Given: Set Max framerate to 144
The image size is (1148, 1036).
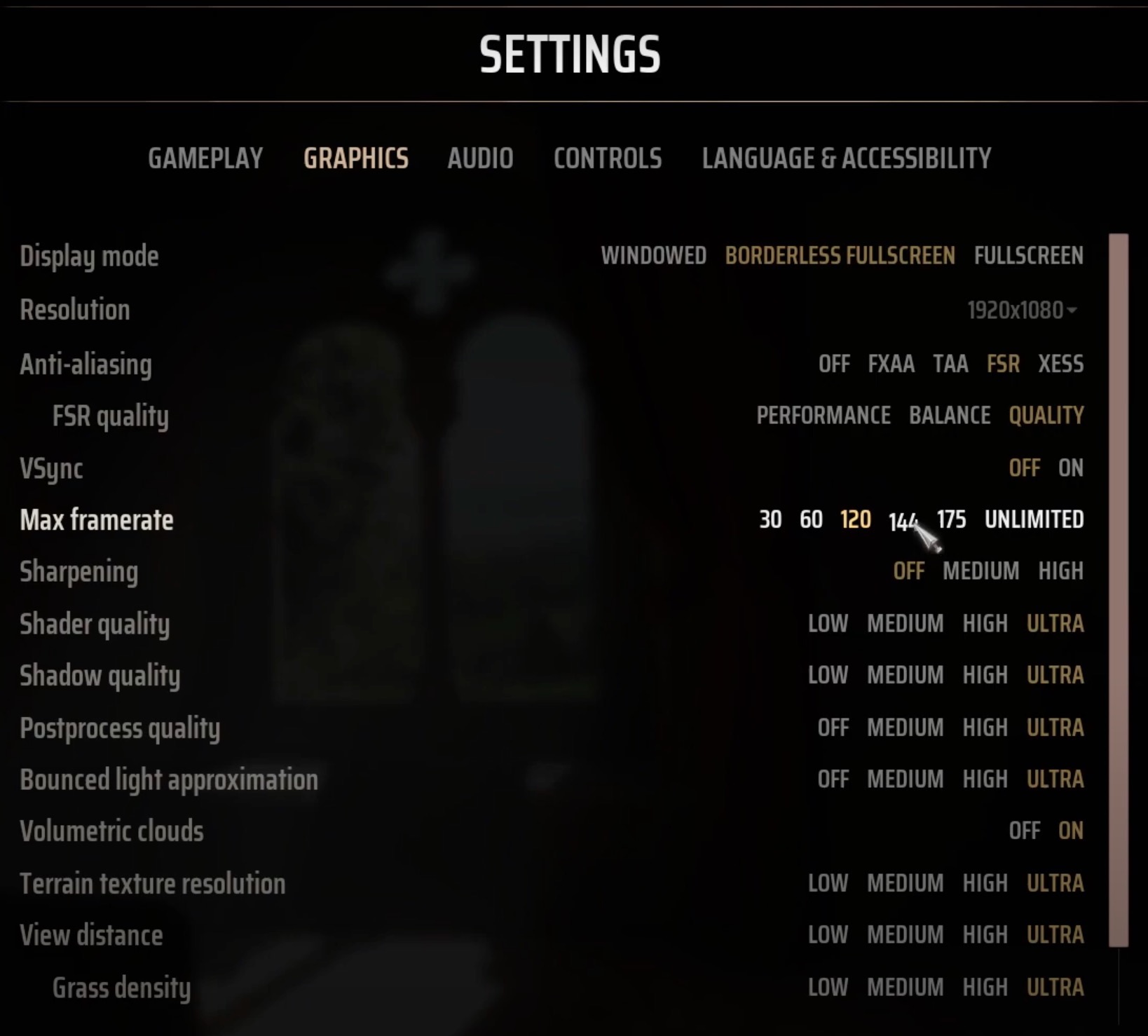Looking at the screenshot, I should 903,519.
